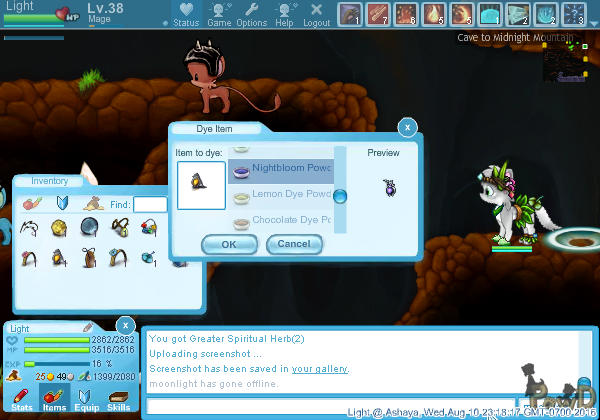
Task: Open the your gallery link
Action: pos(320,369)
